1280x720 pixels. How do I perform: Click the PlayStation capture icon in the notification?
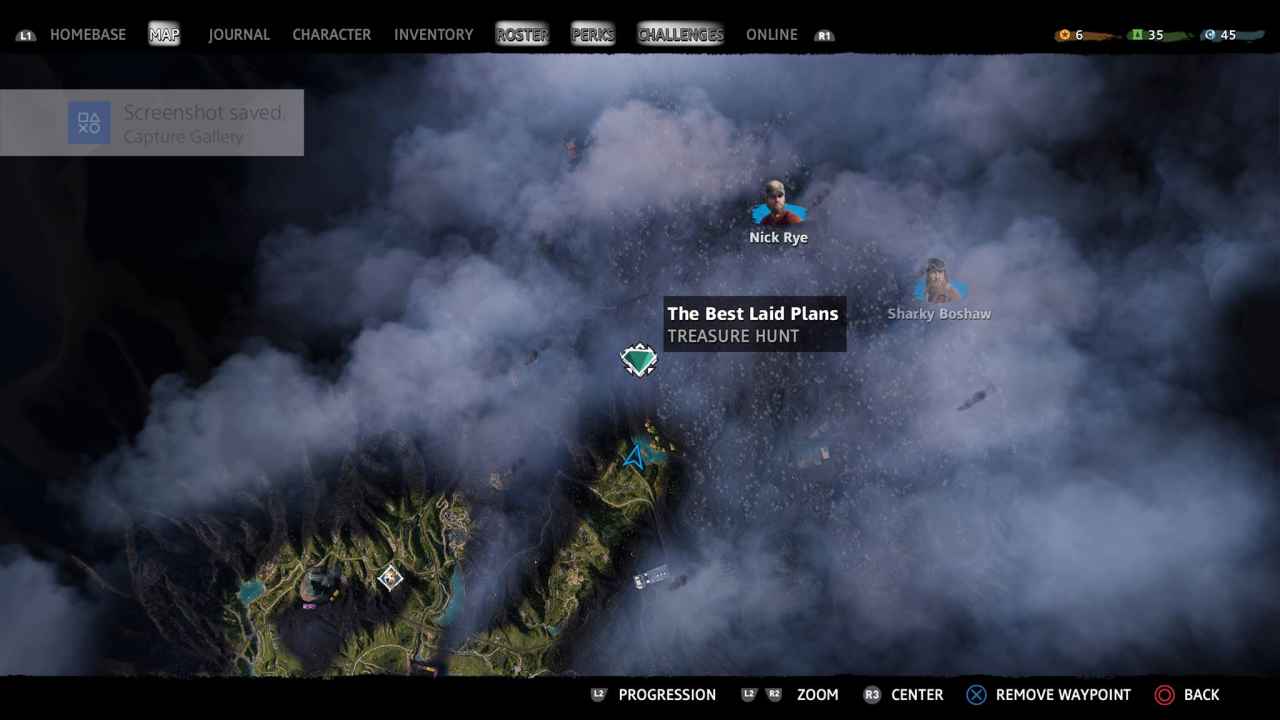pyautogui.click(x=89, y=122)
